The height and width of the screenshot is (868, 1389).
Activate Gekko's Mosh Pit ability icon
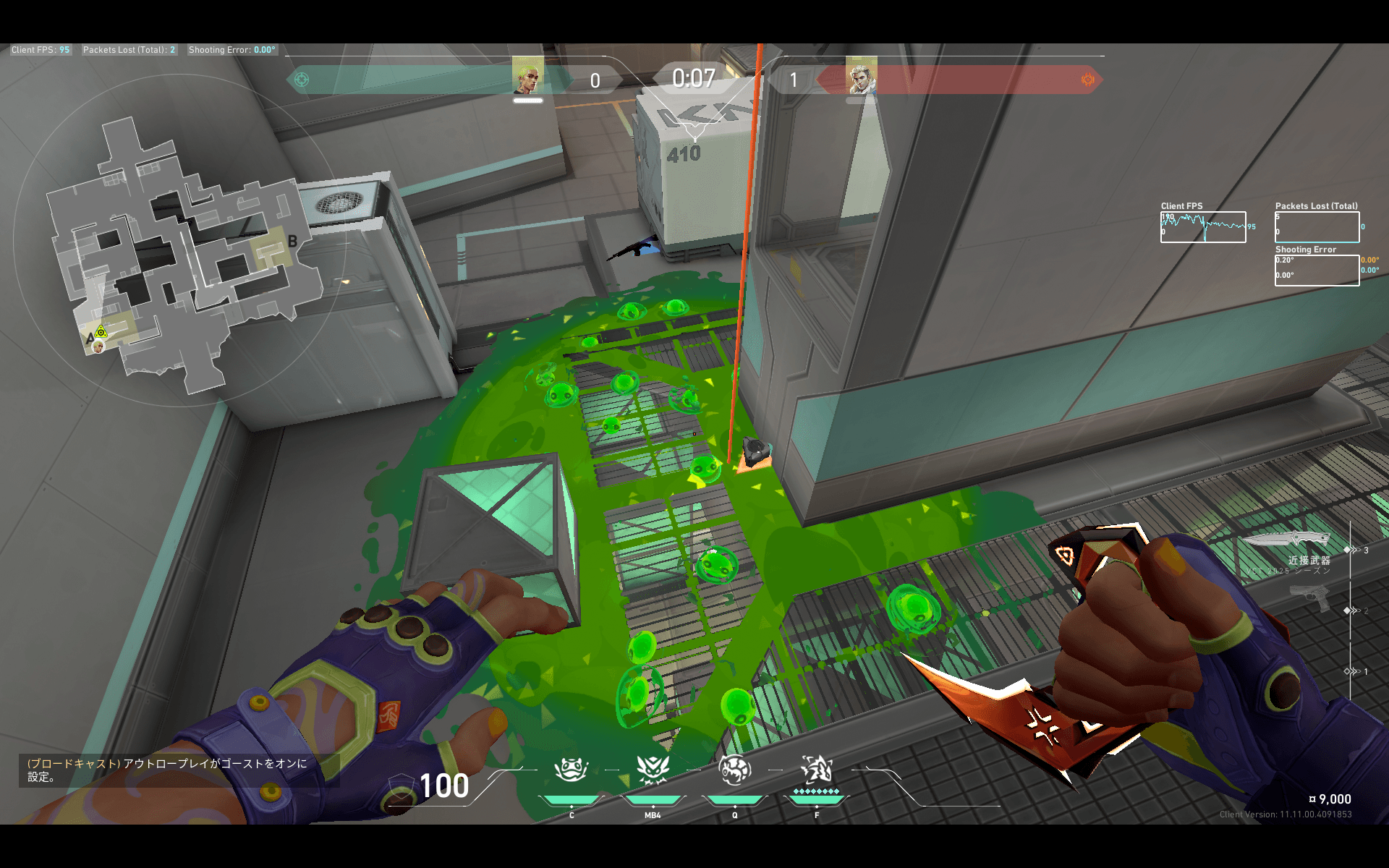point(571,770)
